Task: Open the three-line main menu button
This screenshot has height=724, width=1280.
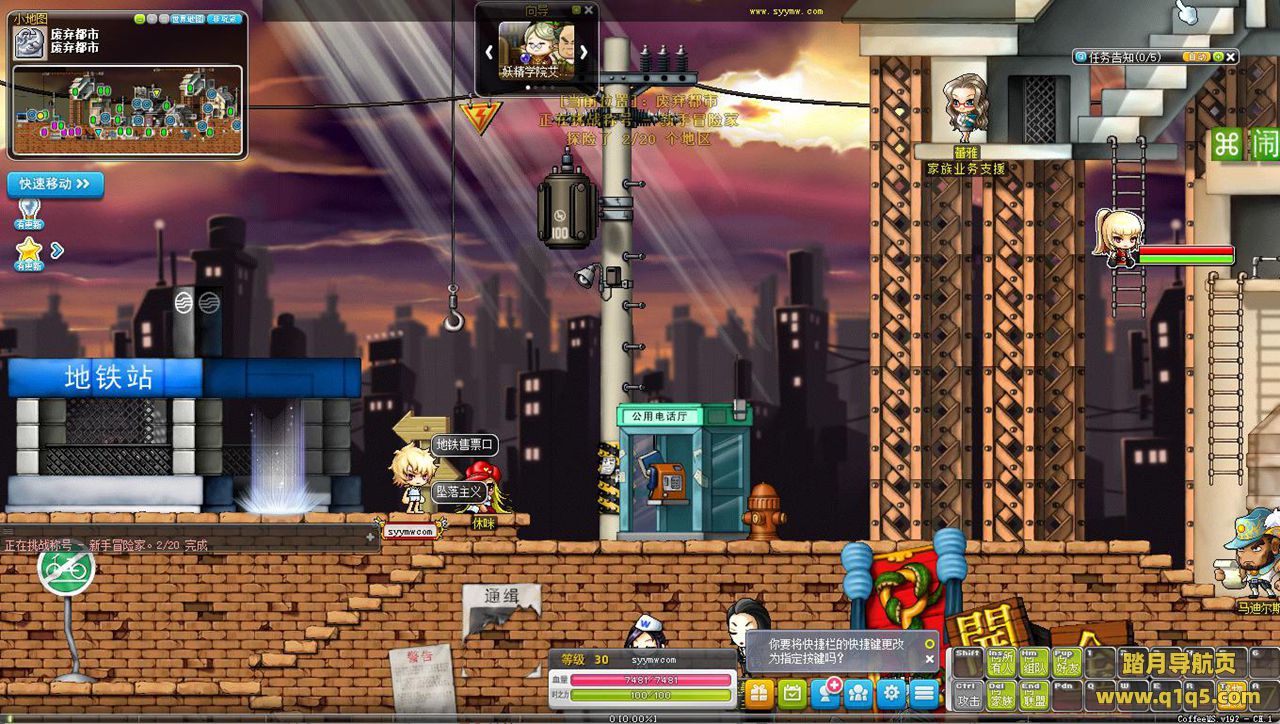Action: (x=924, y=692)
